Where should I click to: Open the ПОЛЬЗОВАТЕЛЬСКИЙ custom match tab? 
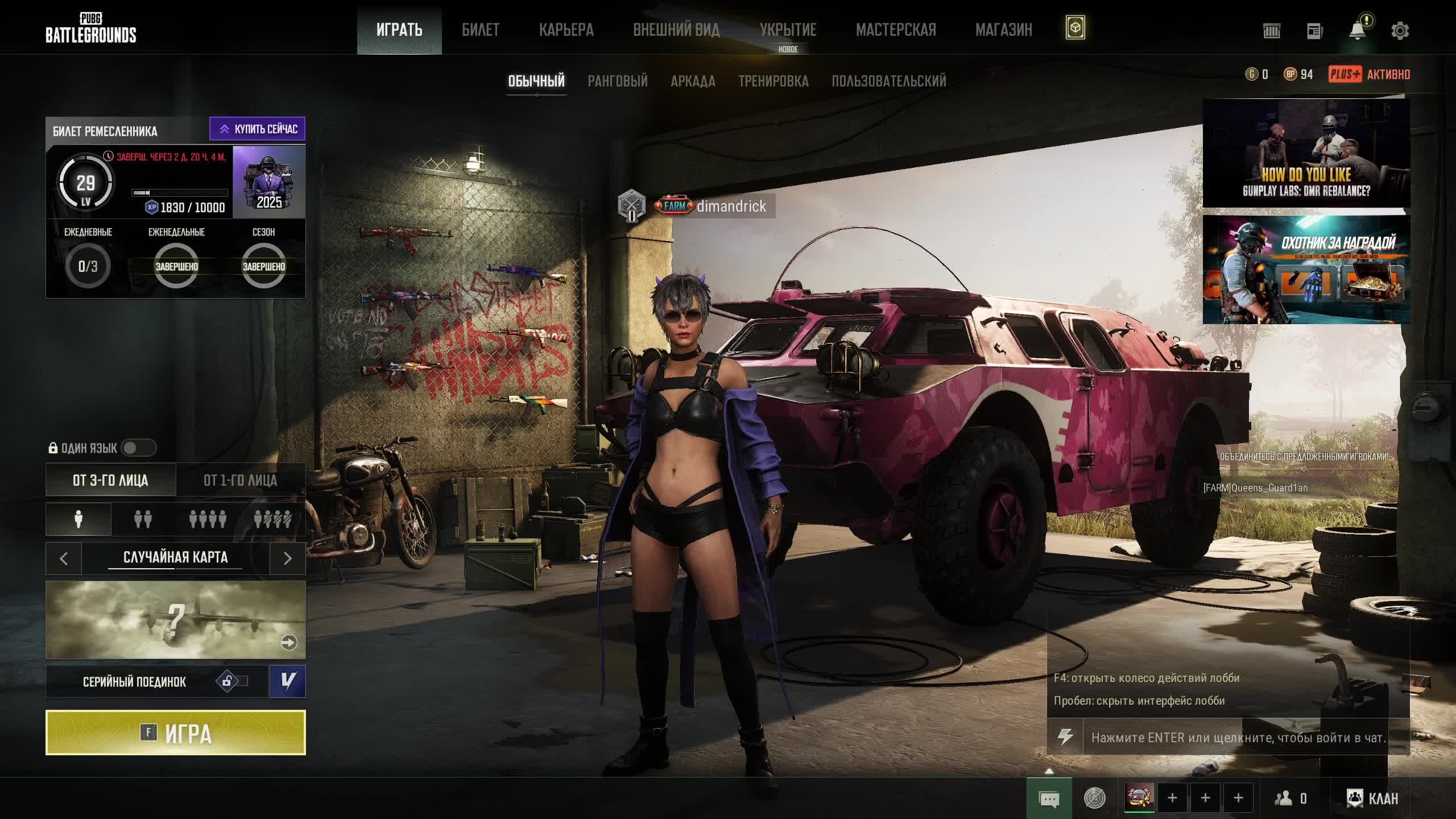[x=888, y=81]
